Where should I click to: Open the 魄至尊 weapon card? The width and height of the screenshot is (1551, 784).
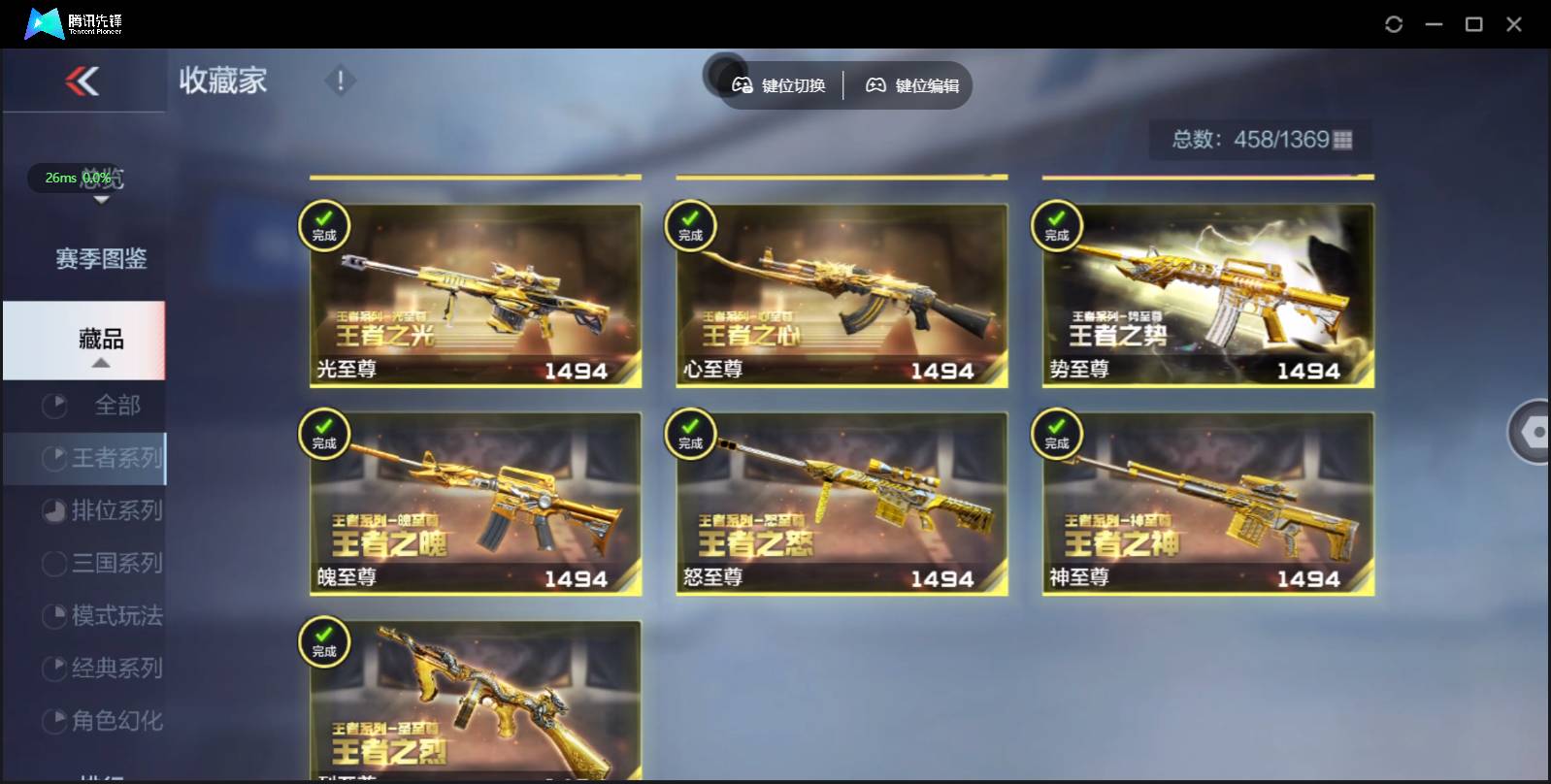point(476,504)
